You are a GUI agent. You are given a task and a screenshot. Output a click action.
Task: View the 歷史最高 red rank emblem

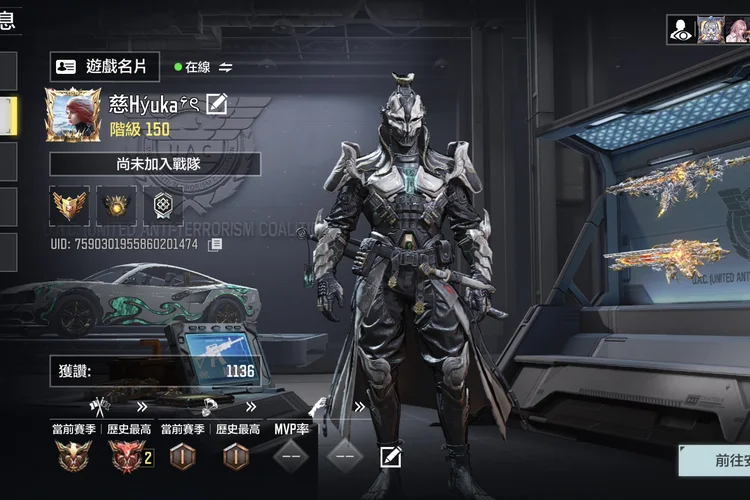[x=127, y=457]
